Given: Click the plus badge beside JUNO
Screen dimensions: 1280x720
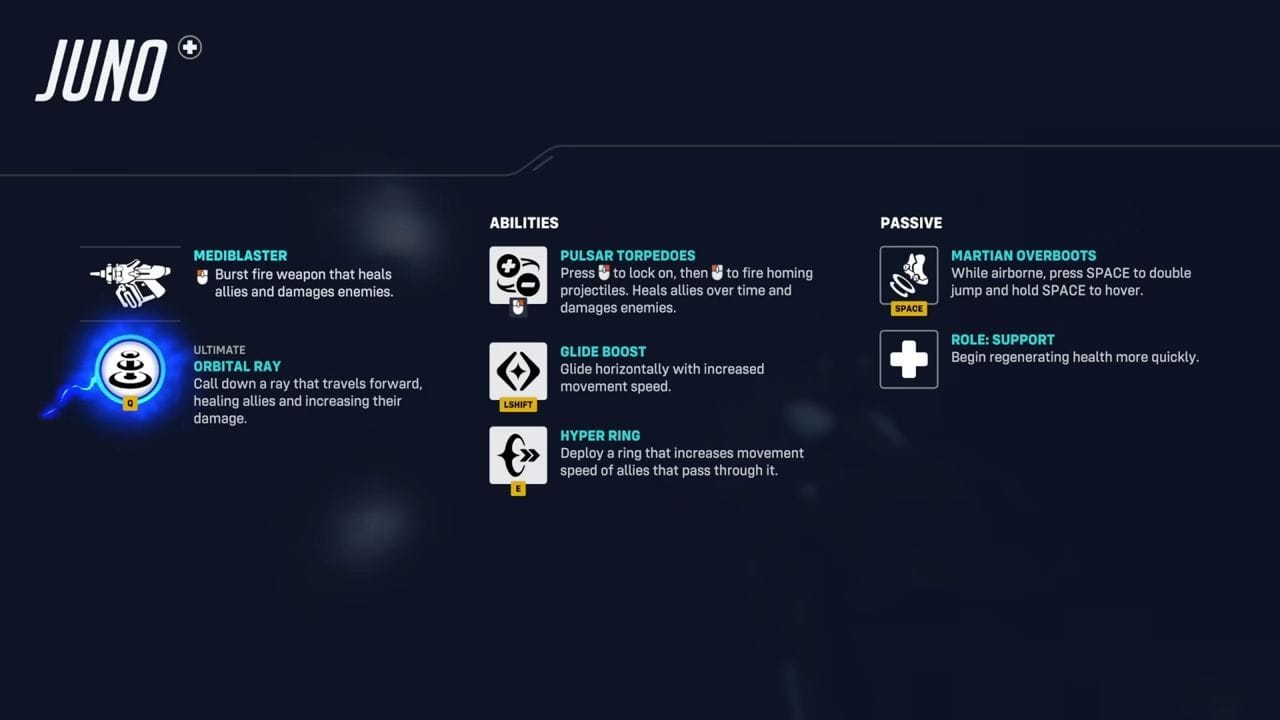Looking at the screenshot, I should click(189, 46).
